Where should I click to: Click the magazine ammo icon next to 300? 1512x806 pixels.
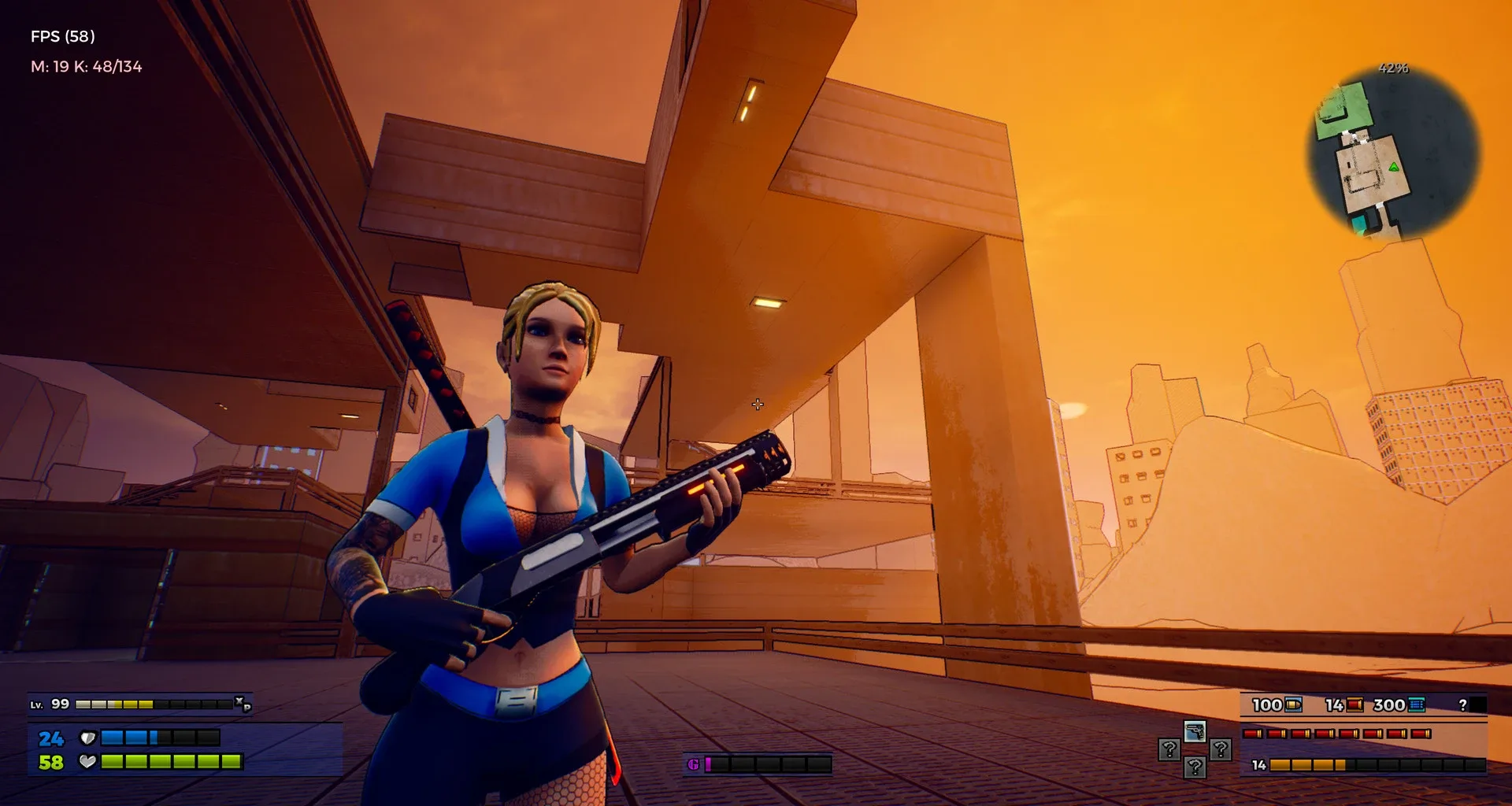click(x=1417, y=705)
